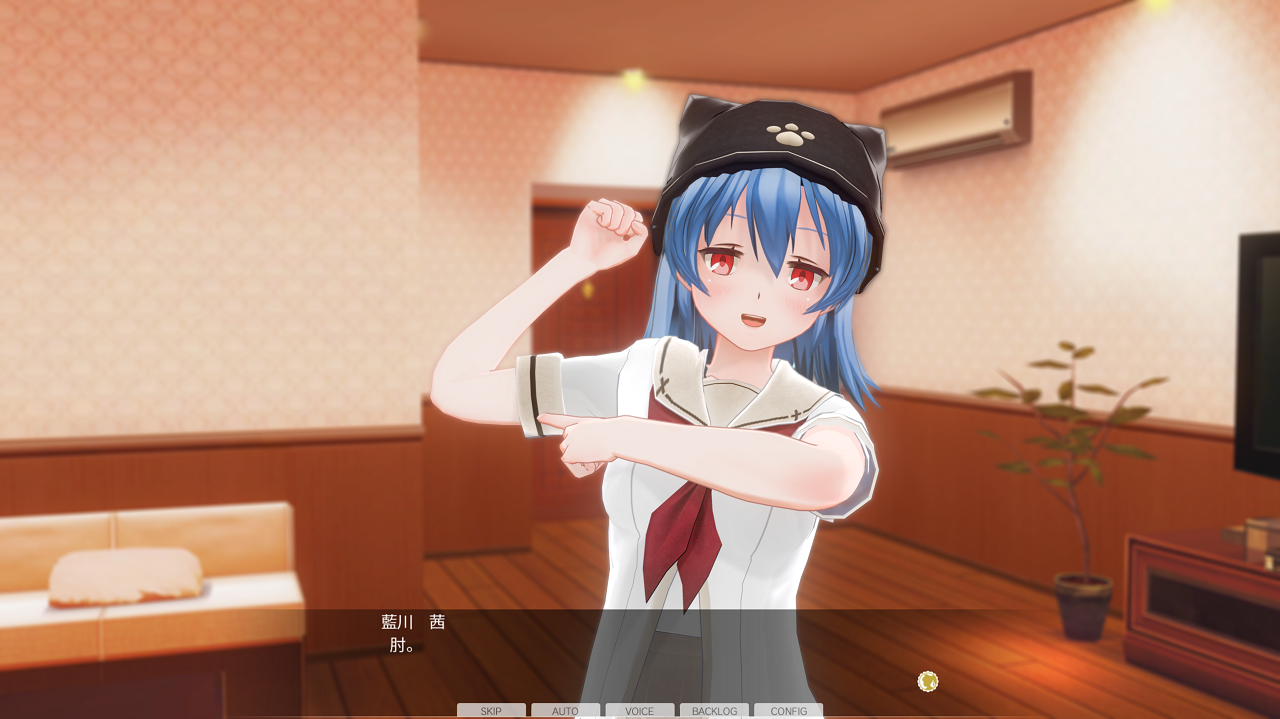The image size is (1280, 719).
Task: Advance dialogue via the round gold icon
Action: pos(928,682)
